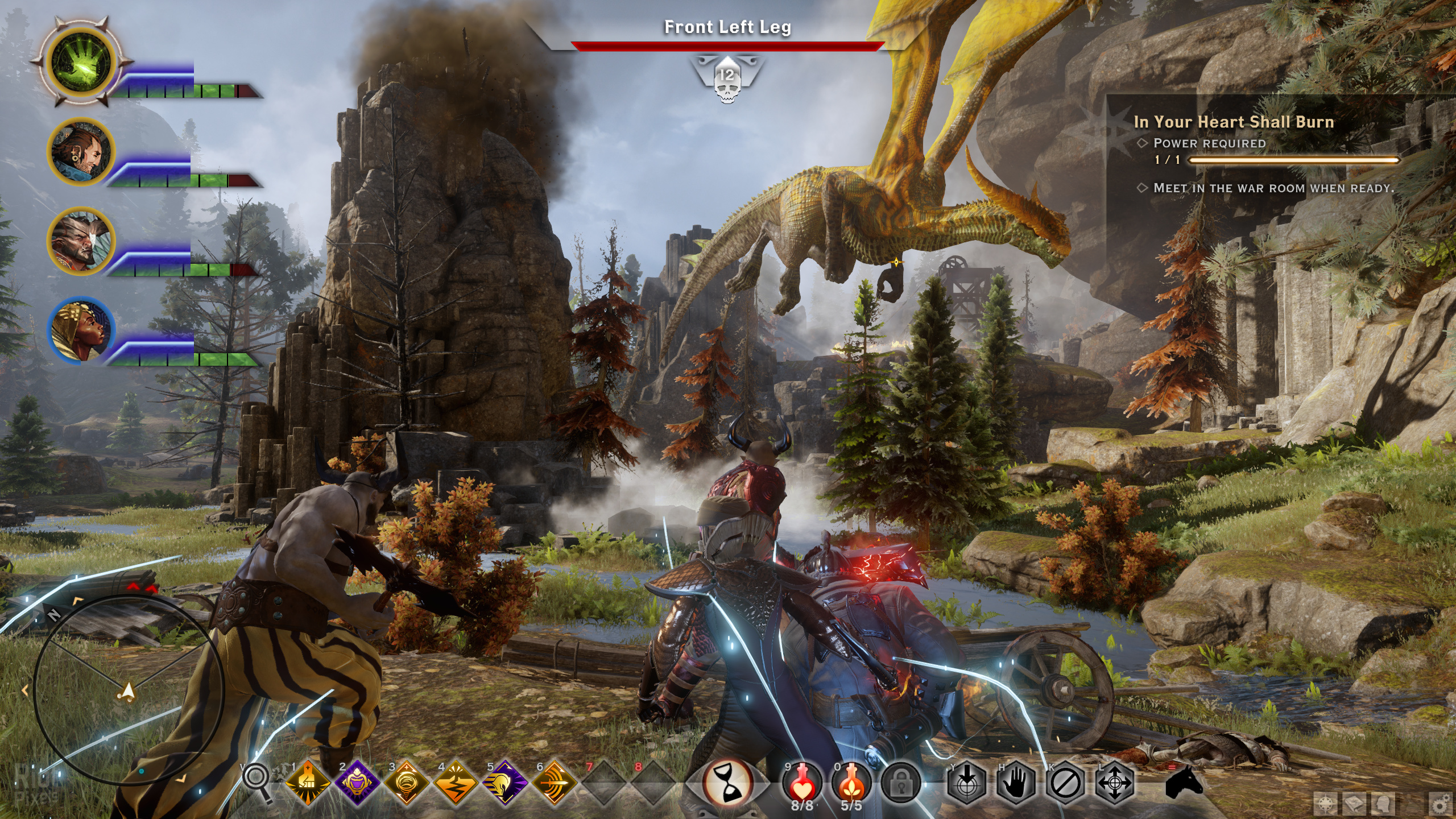
Task: Select the Inquisitor green hand portrait
Action: pos(81,67)
